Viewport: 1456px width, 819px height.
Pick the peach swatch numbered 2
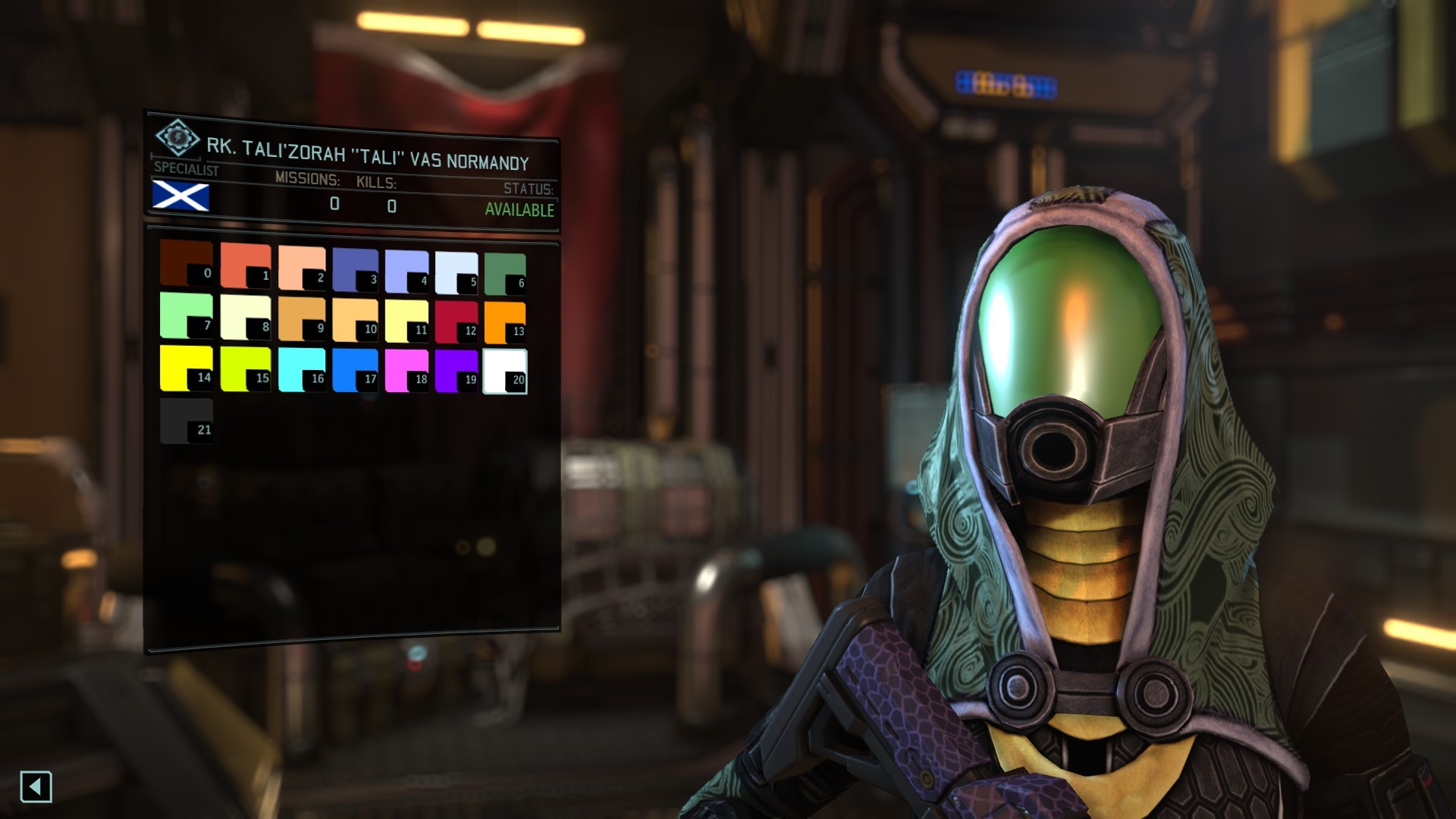(x=301, y=268)
